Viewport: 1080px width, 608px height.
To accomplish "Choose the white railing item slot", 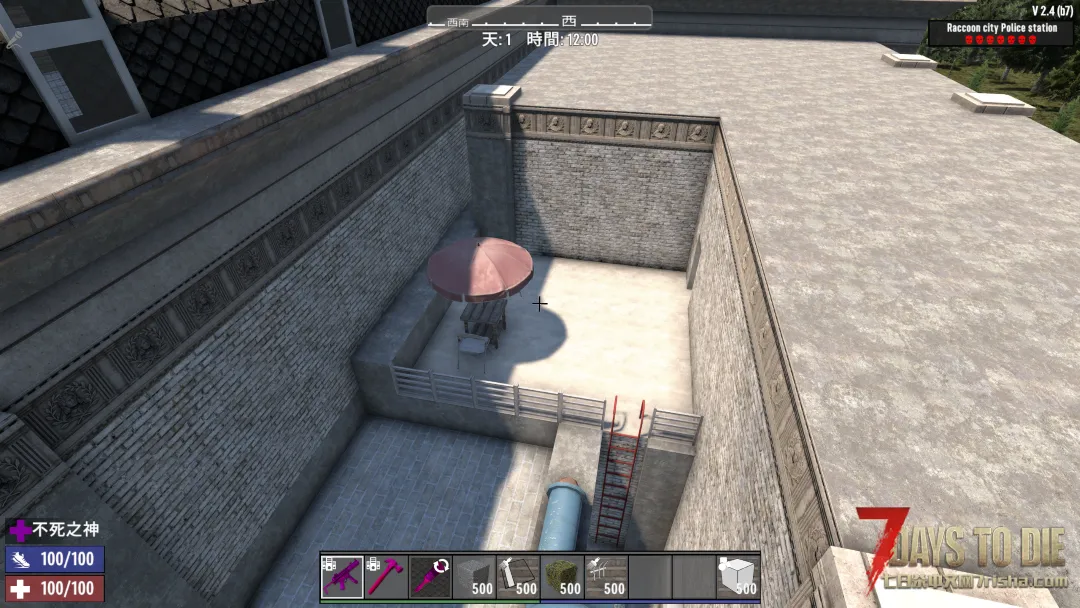I will 606,577.
